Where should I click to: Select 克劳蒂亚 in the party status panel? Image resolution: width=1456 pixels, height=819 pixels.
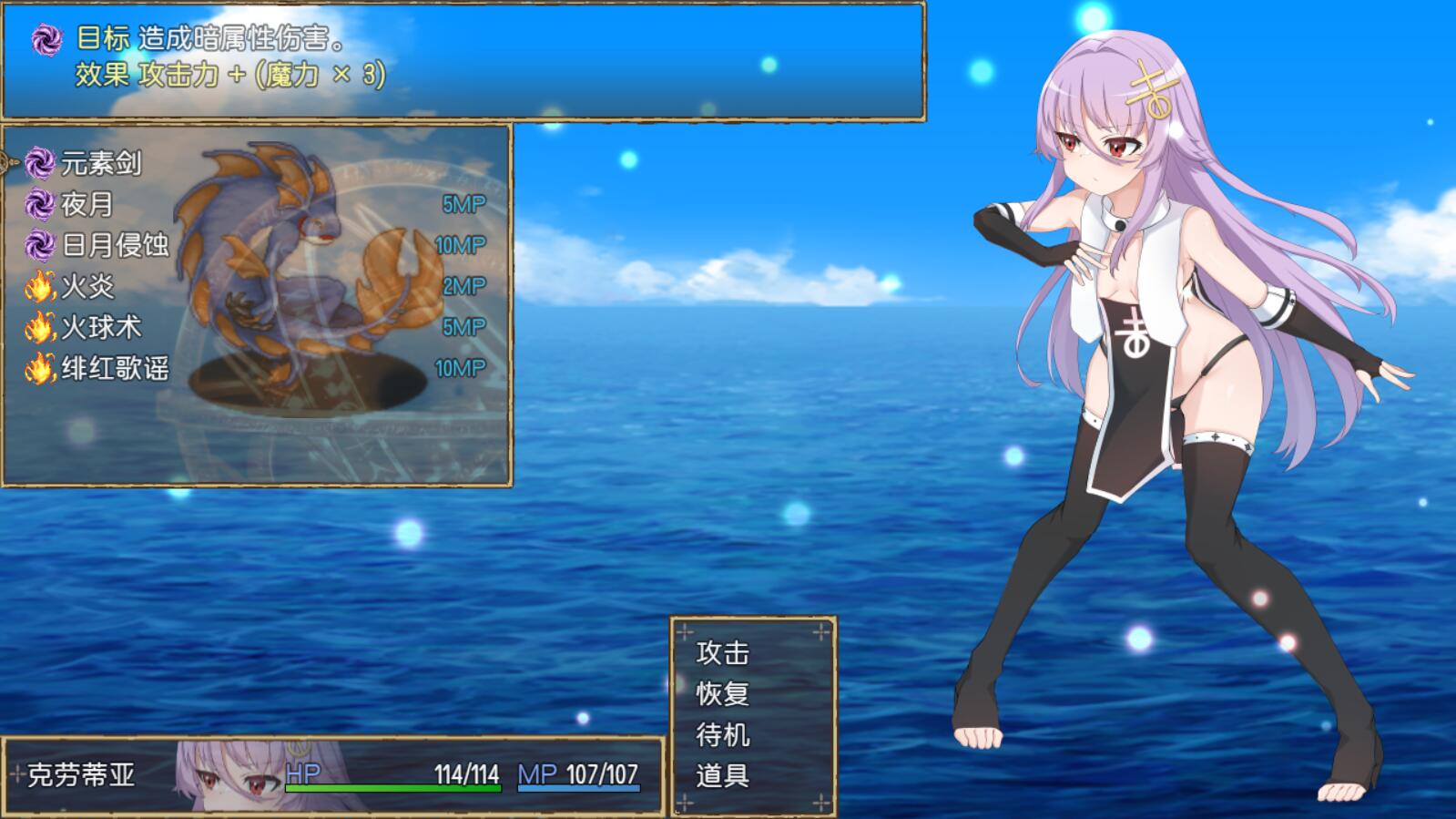coord(82,775)
